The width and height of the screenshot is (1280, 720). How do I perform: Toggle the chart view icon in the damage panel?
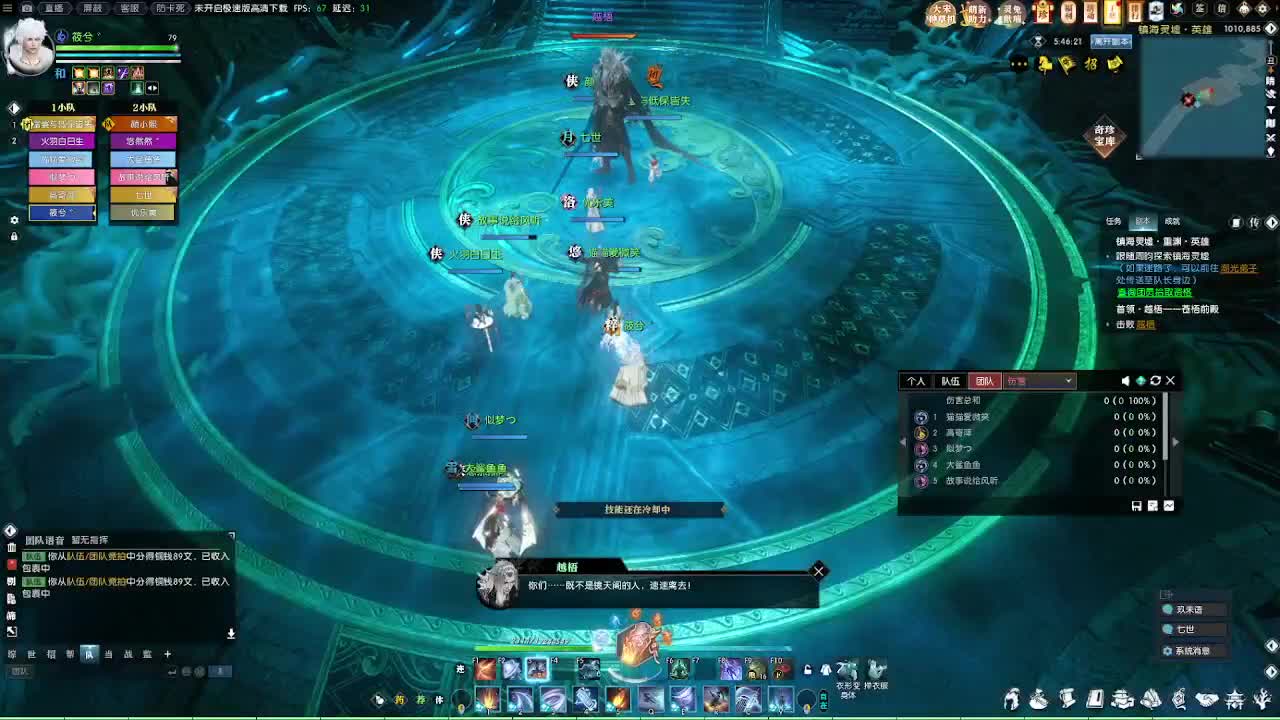tap(1169, 505)
